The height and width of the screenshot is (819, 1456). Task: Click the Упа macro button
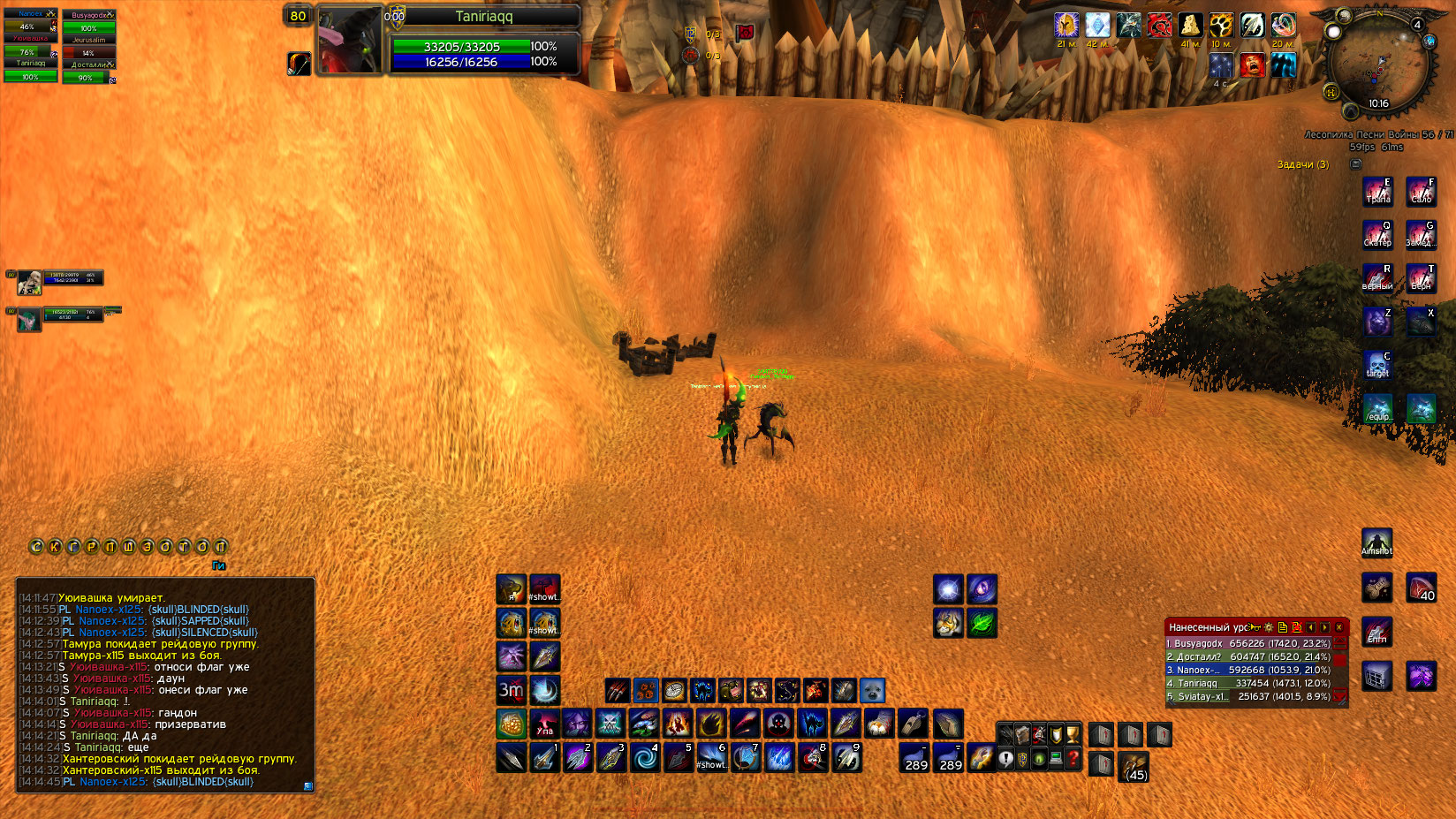coord(544,724)
